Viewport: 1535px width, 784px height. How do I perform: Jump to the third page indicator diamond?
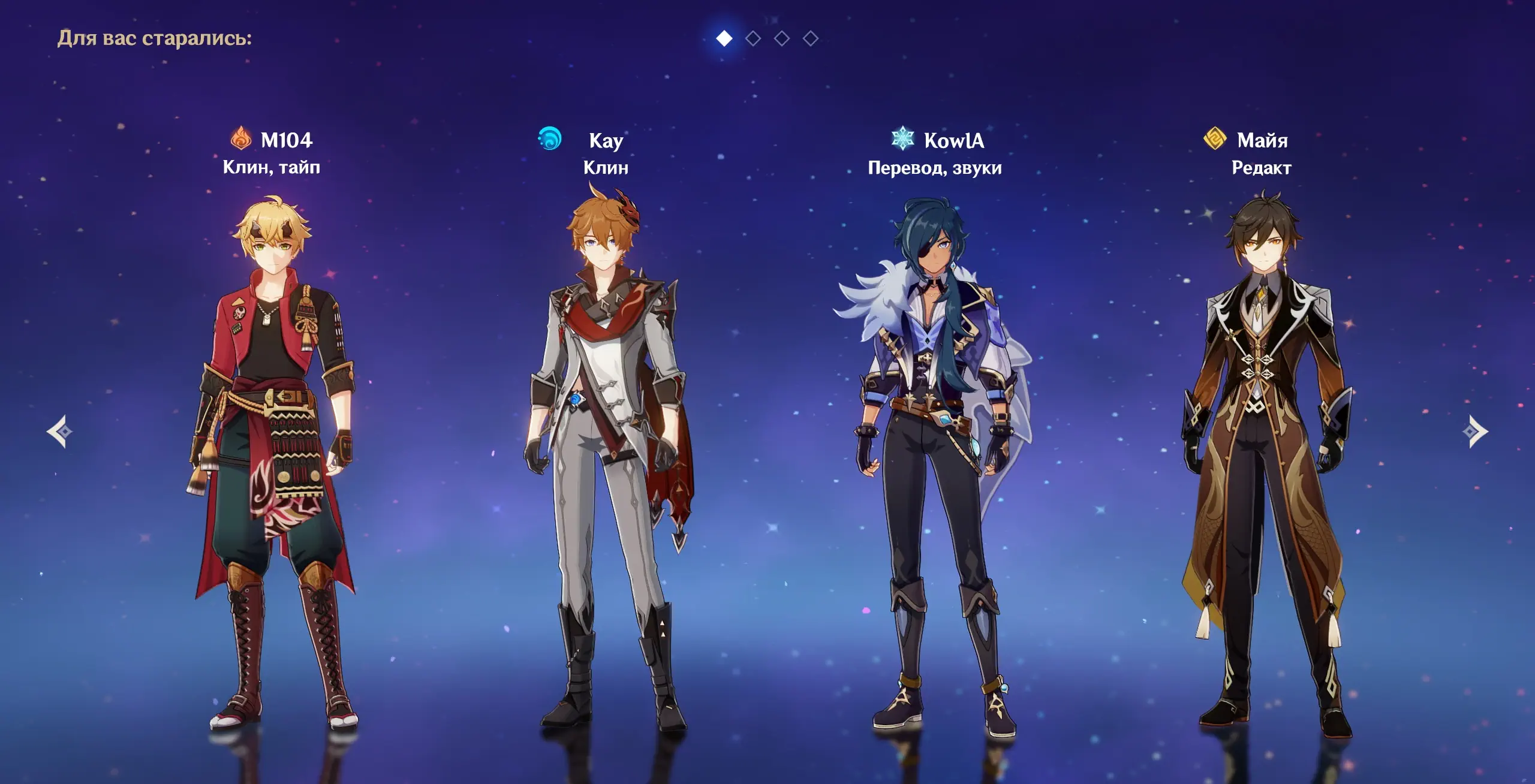(x=782, y=39)
